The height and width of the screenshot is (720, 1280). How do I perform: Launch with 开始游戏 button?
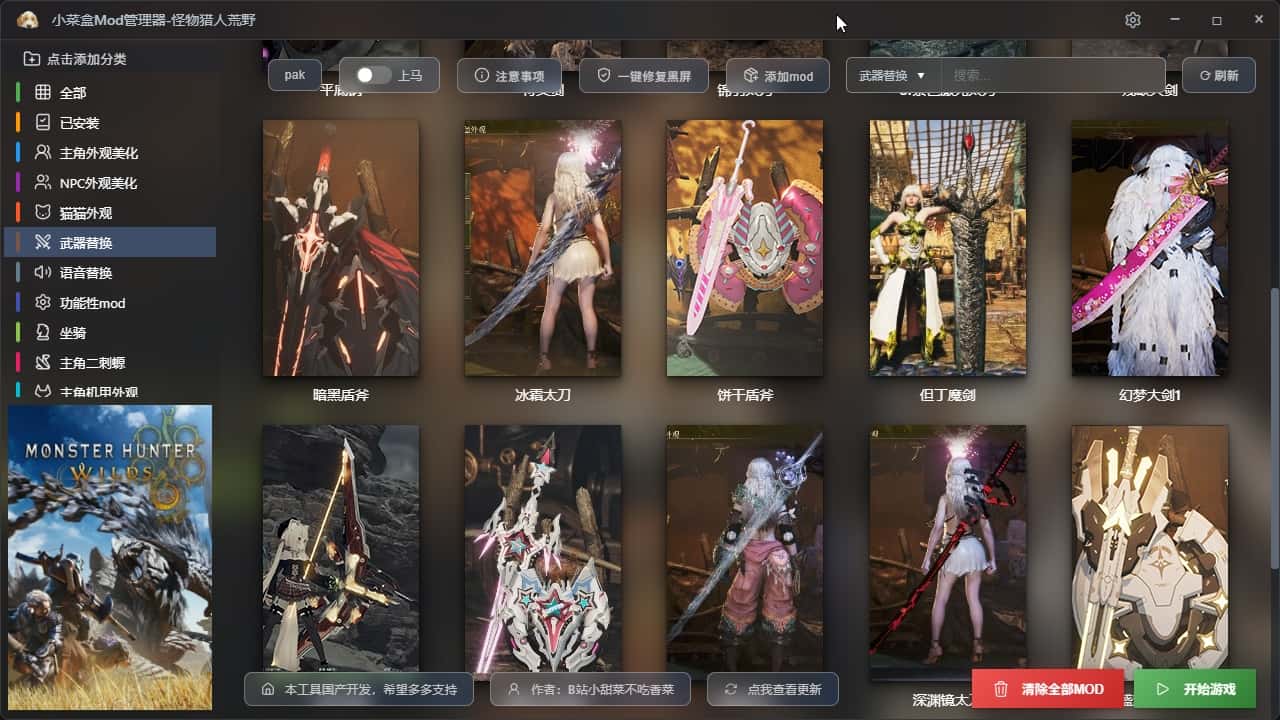coord(1195,689)
